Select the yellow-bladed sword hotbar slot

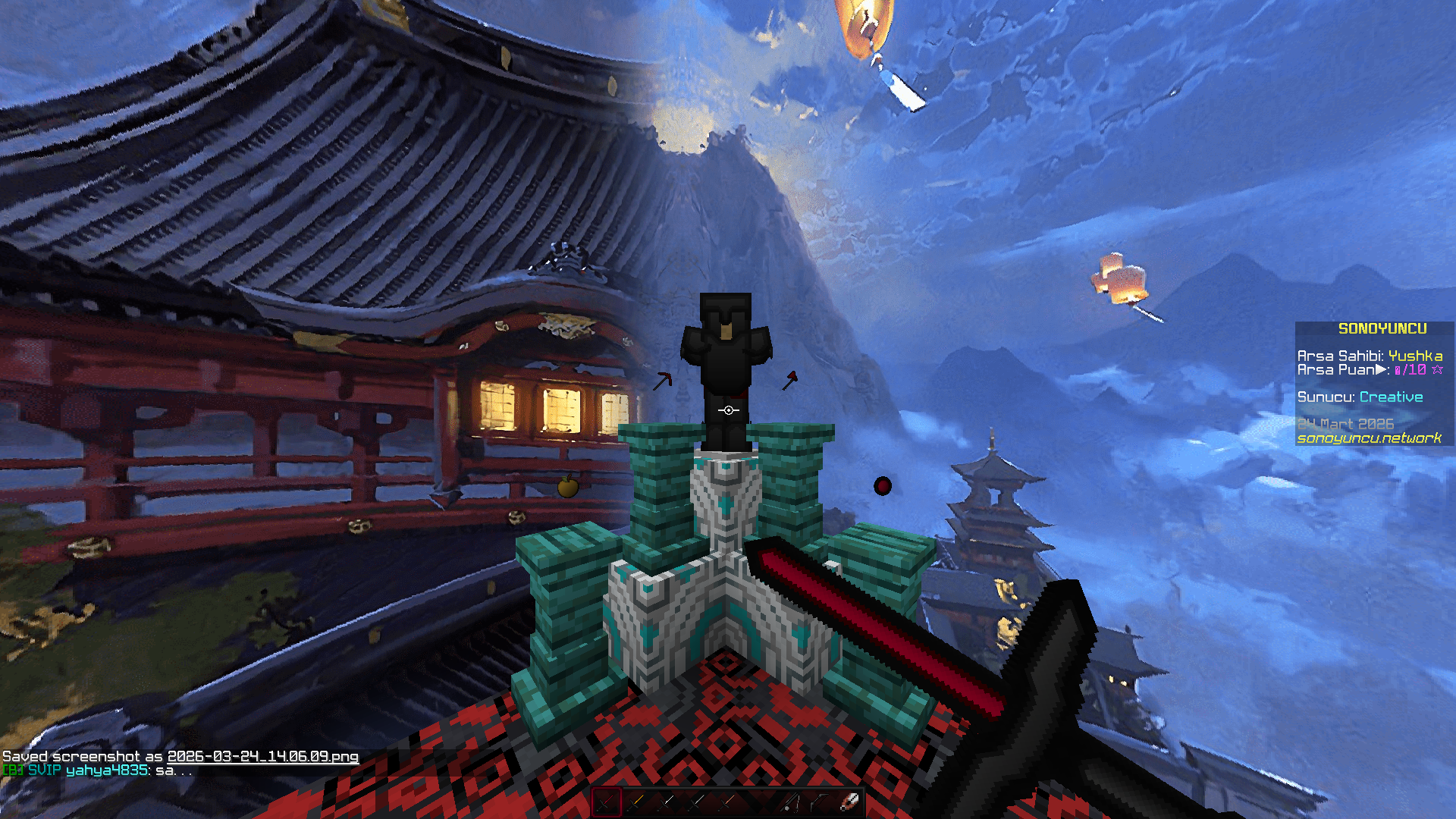(x=637, y=802)
